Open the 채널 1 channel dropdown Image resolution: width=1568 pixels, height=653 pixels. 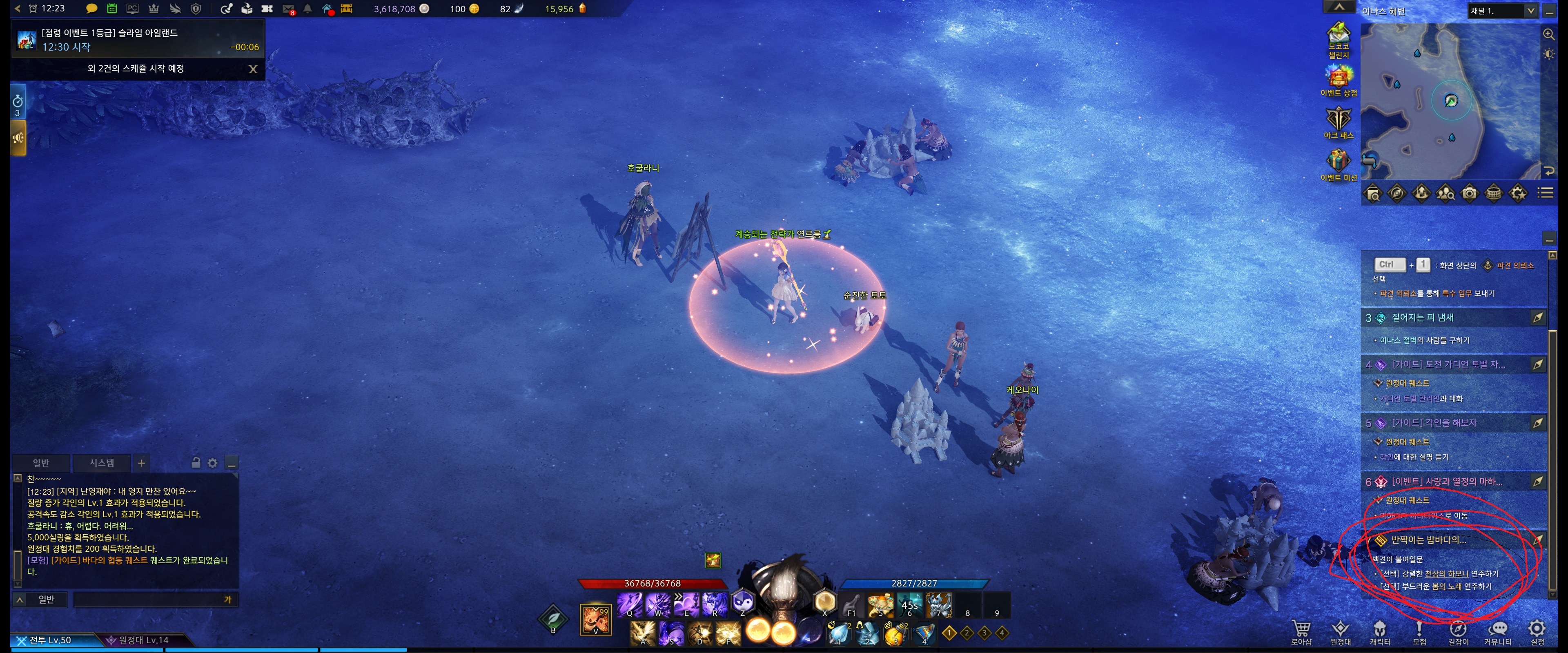1502,11
